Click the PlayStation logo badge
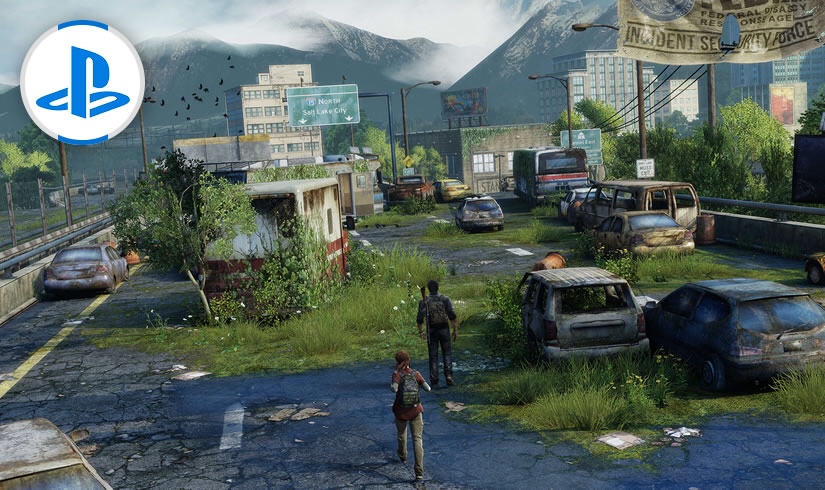 [82, 82]
